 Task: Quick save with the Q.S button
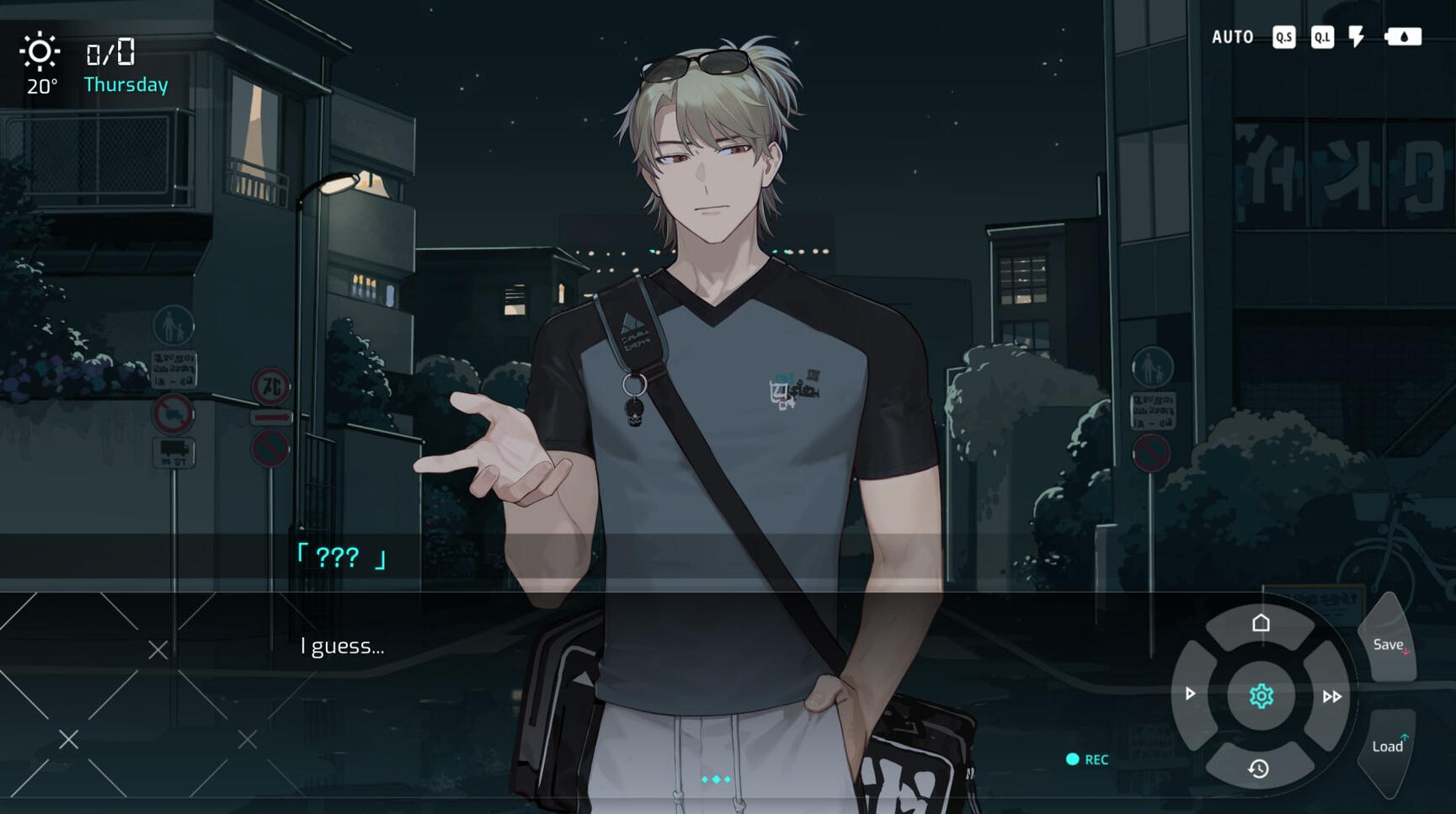click(x=1283, y=37)
